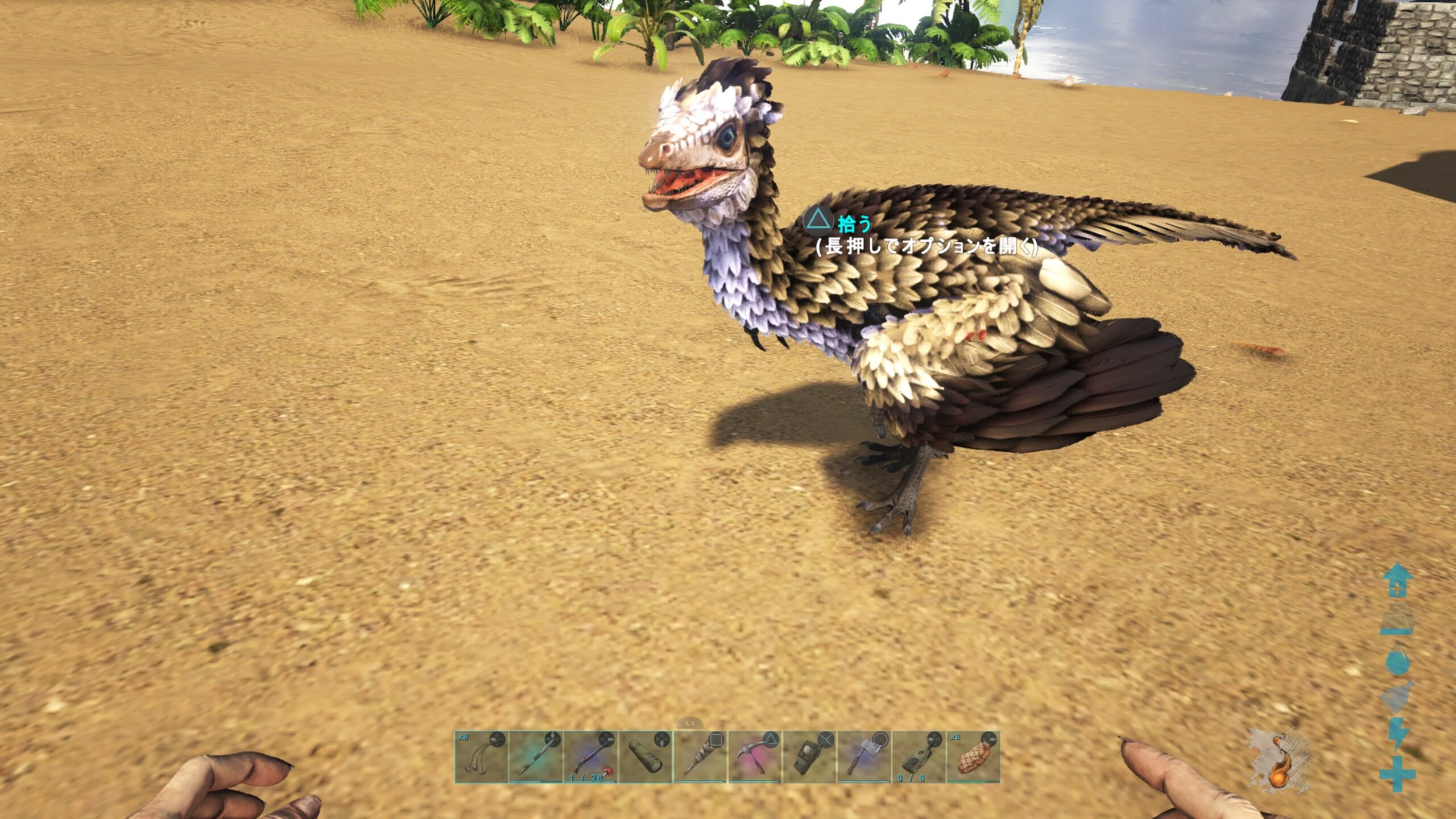This screenshot has height=819, width=1456.
Task: Choose the rolled sleeping bag slot
Action: pos(646,757)
